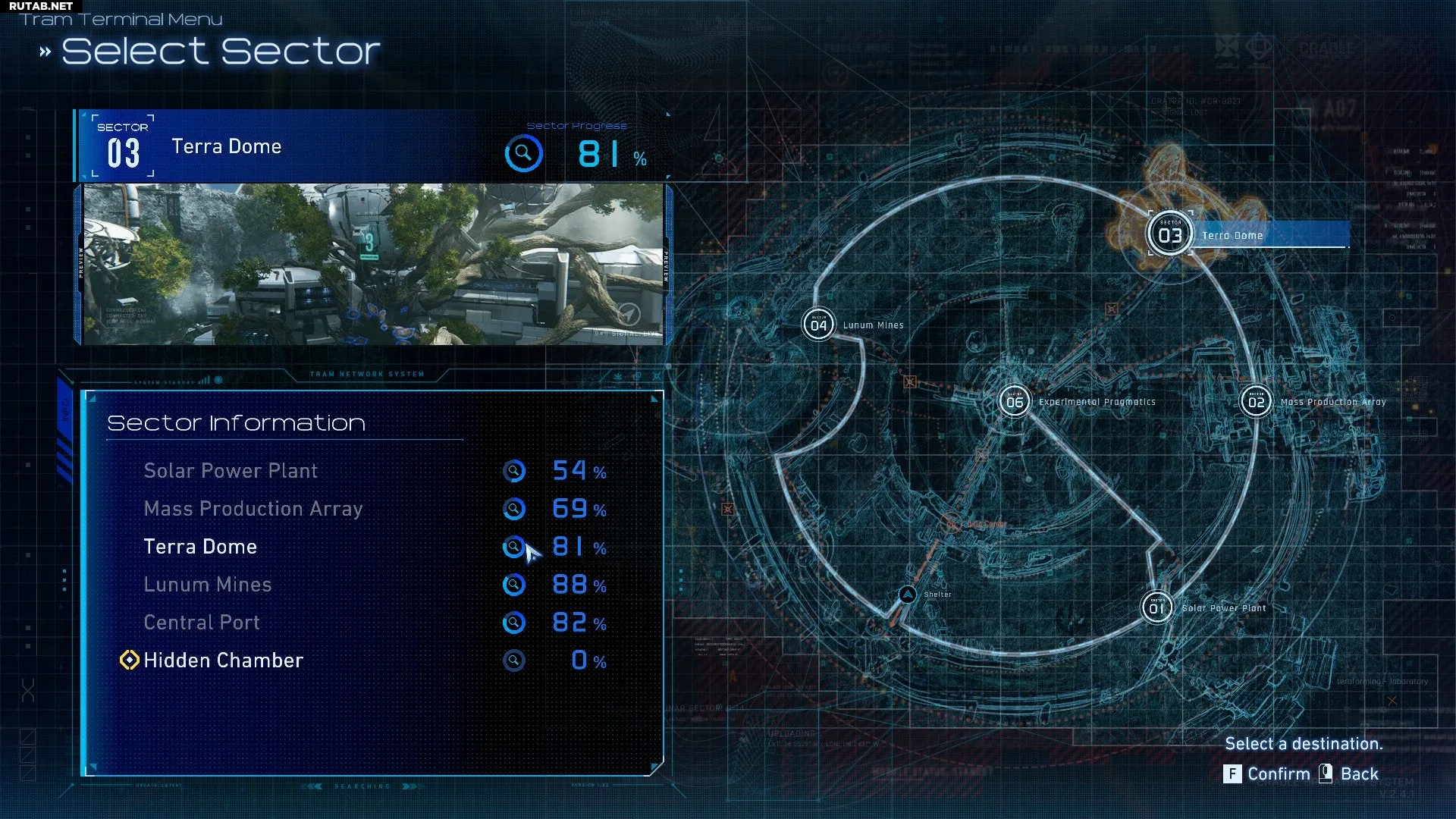Select the Shelter marker on the map

pos(907,595)
